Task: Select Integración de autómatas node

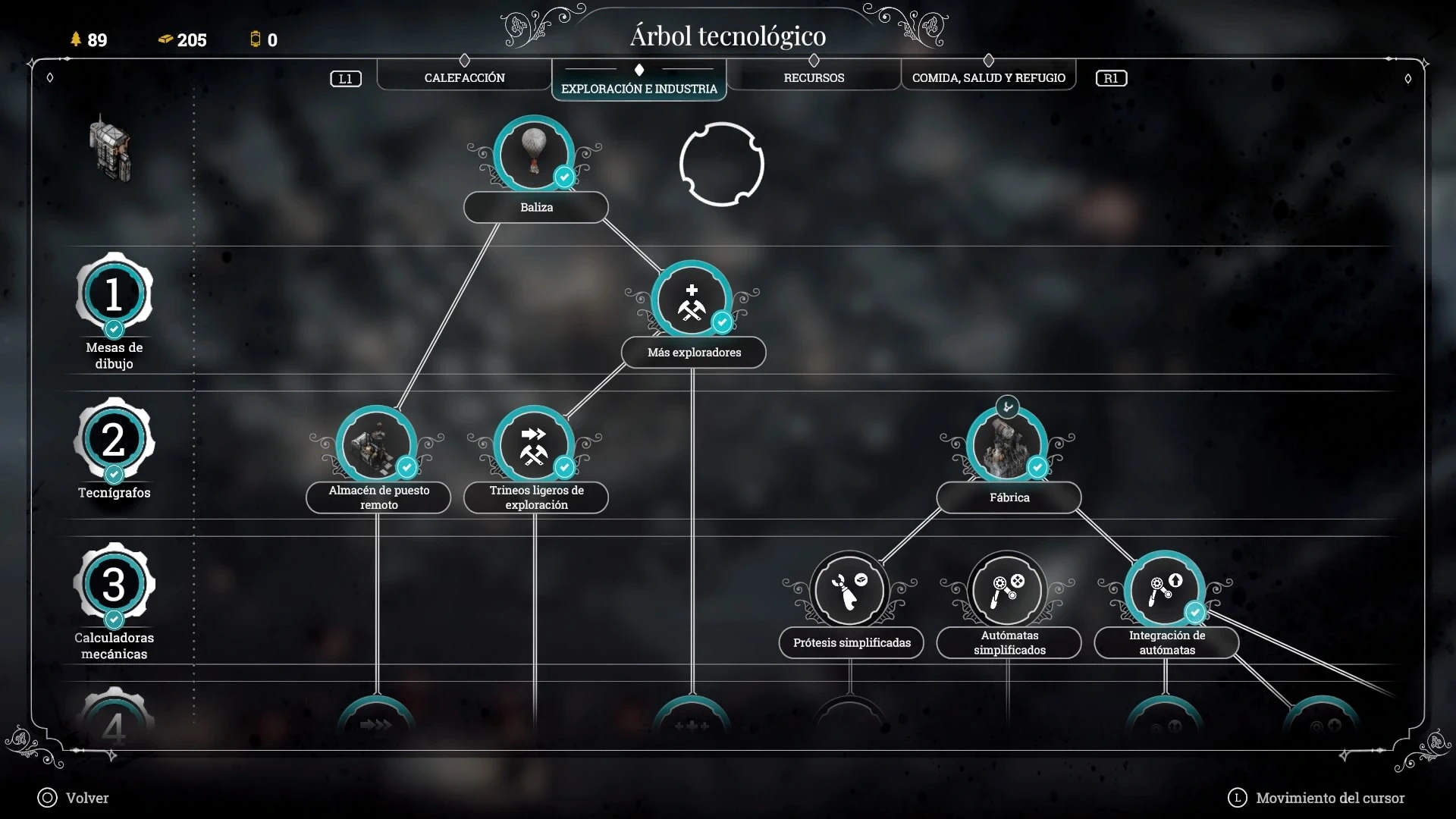Action: (1165, 591)
